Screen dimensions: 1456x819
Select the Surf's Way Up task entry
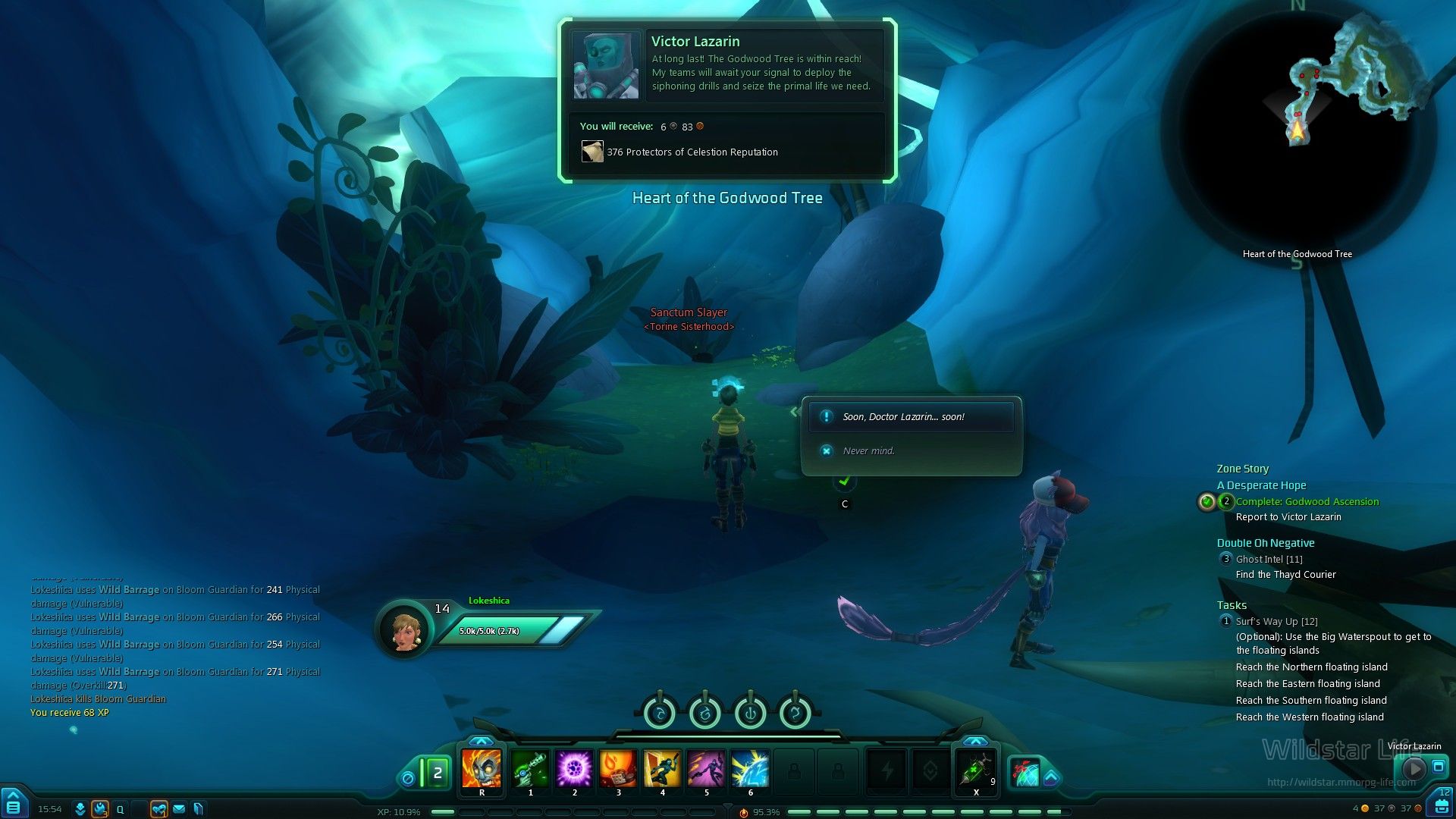pyautogui.click(x=1276, y=622)
